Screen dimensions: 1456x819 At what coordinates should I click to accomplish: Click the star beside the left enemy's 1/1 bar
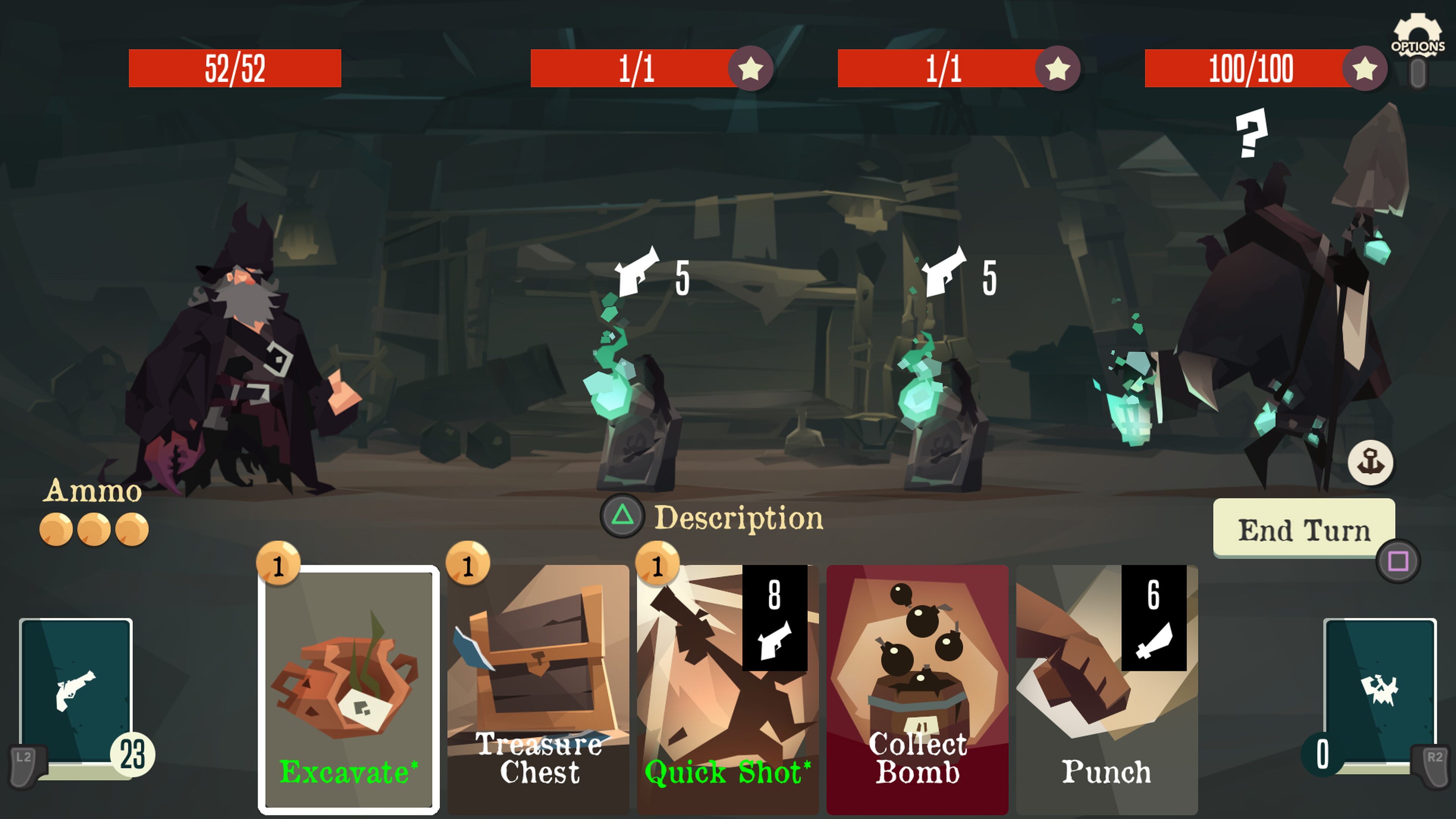[752, 69]
